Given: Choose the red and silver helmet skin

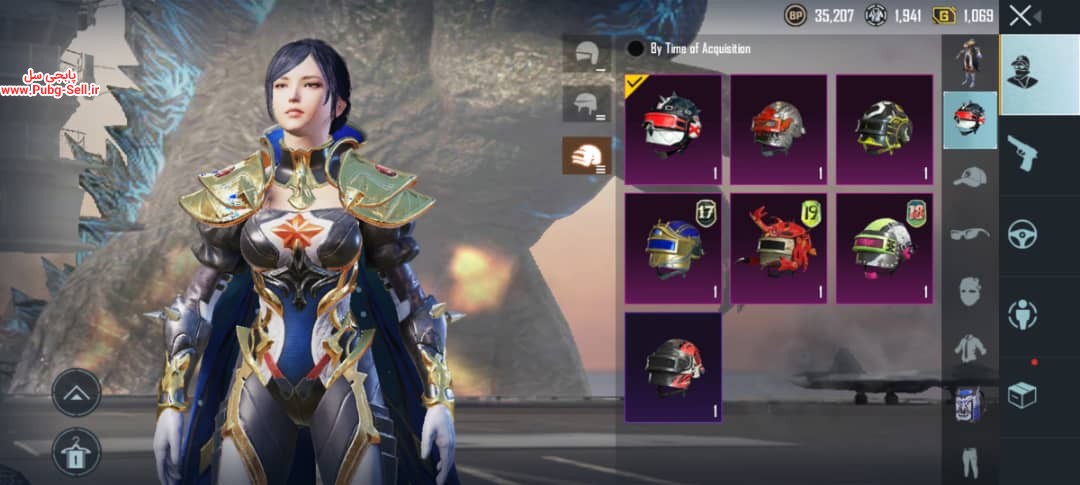Looking at the screenshot, I should pyautogui.click(x=778, y=128).
